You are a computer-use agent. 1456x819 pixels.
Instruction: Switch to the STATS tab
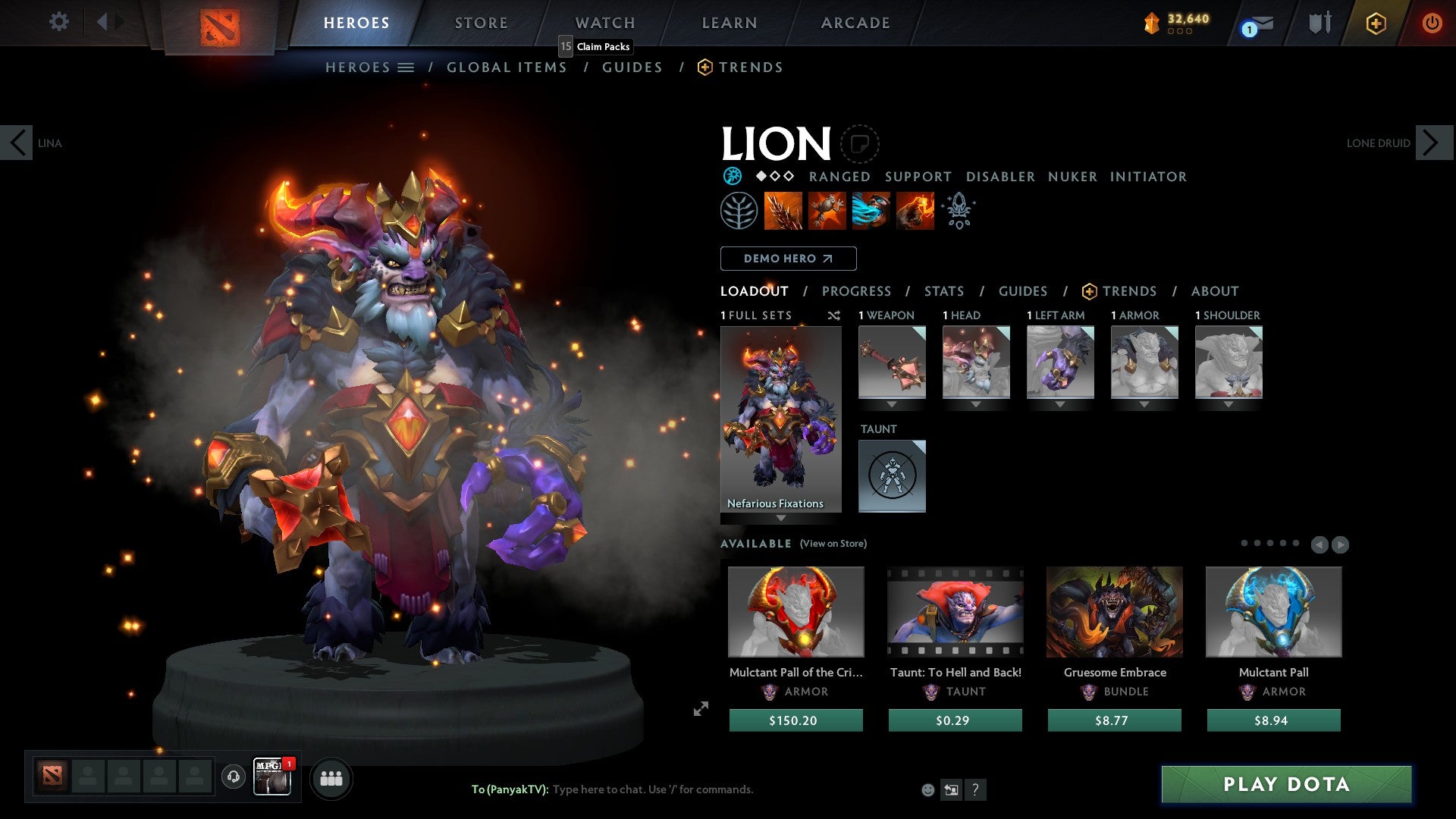coord(943,290)
